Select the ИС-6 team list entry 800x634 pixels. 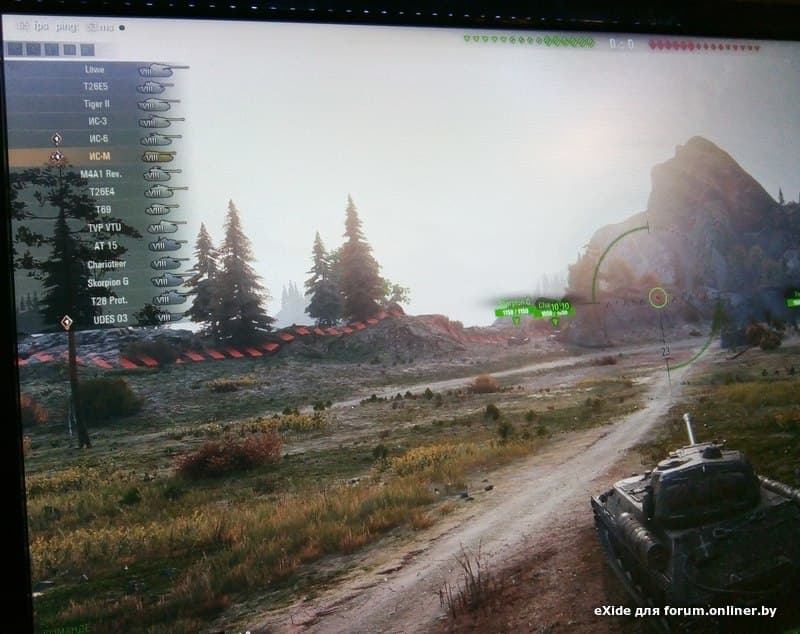point(98,138)
